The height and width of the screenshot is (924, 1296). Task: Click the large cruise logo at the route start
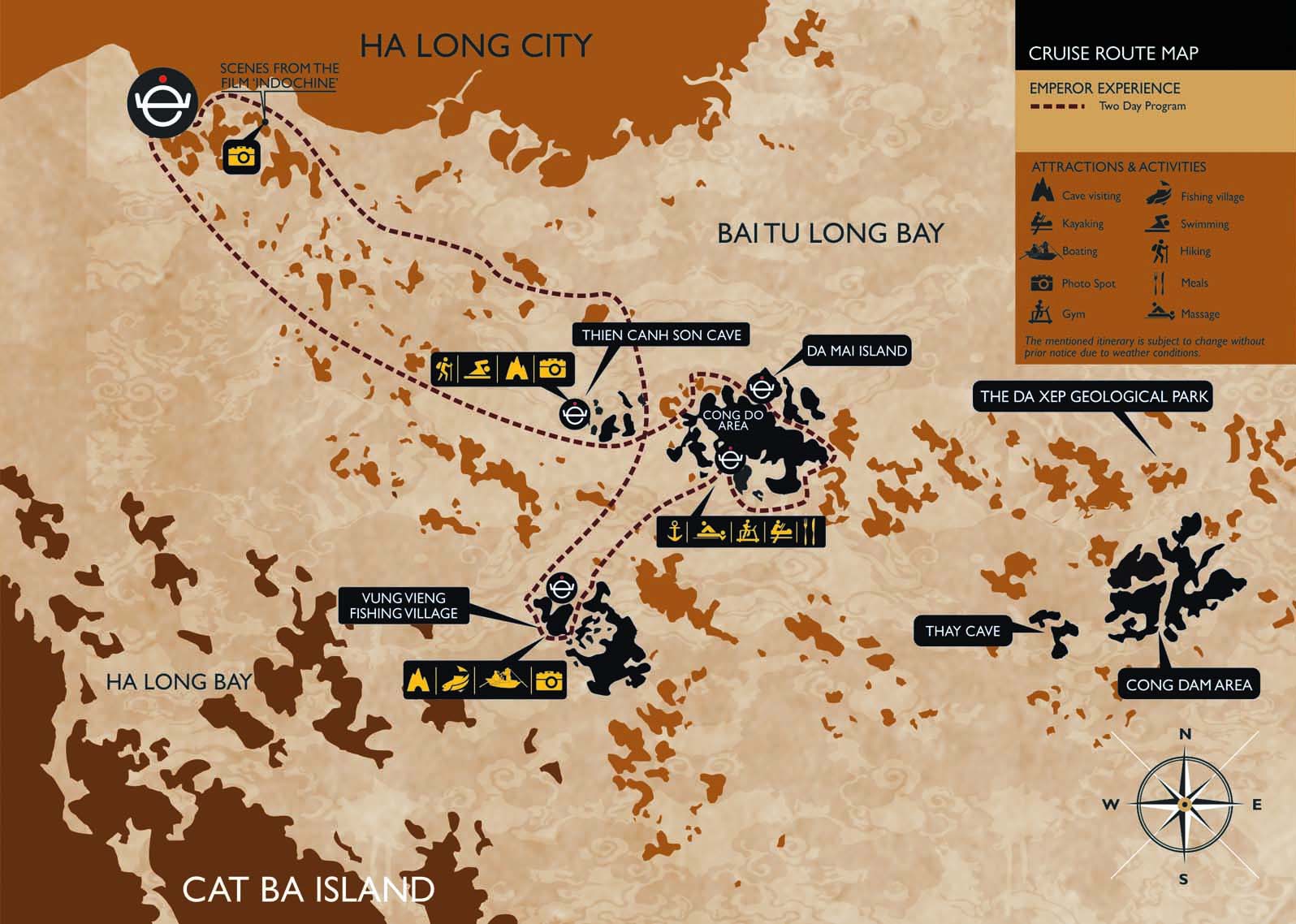pyautogui.click(x=162, y=102)
